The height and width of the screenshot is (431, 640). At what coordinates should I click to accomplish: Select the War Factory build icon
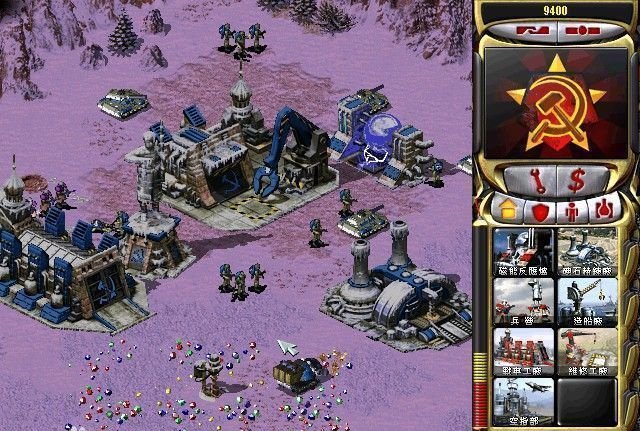click(x=523, y=351)
